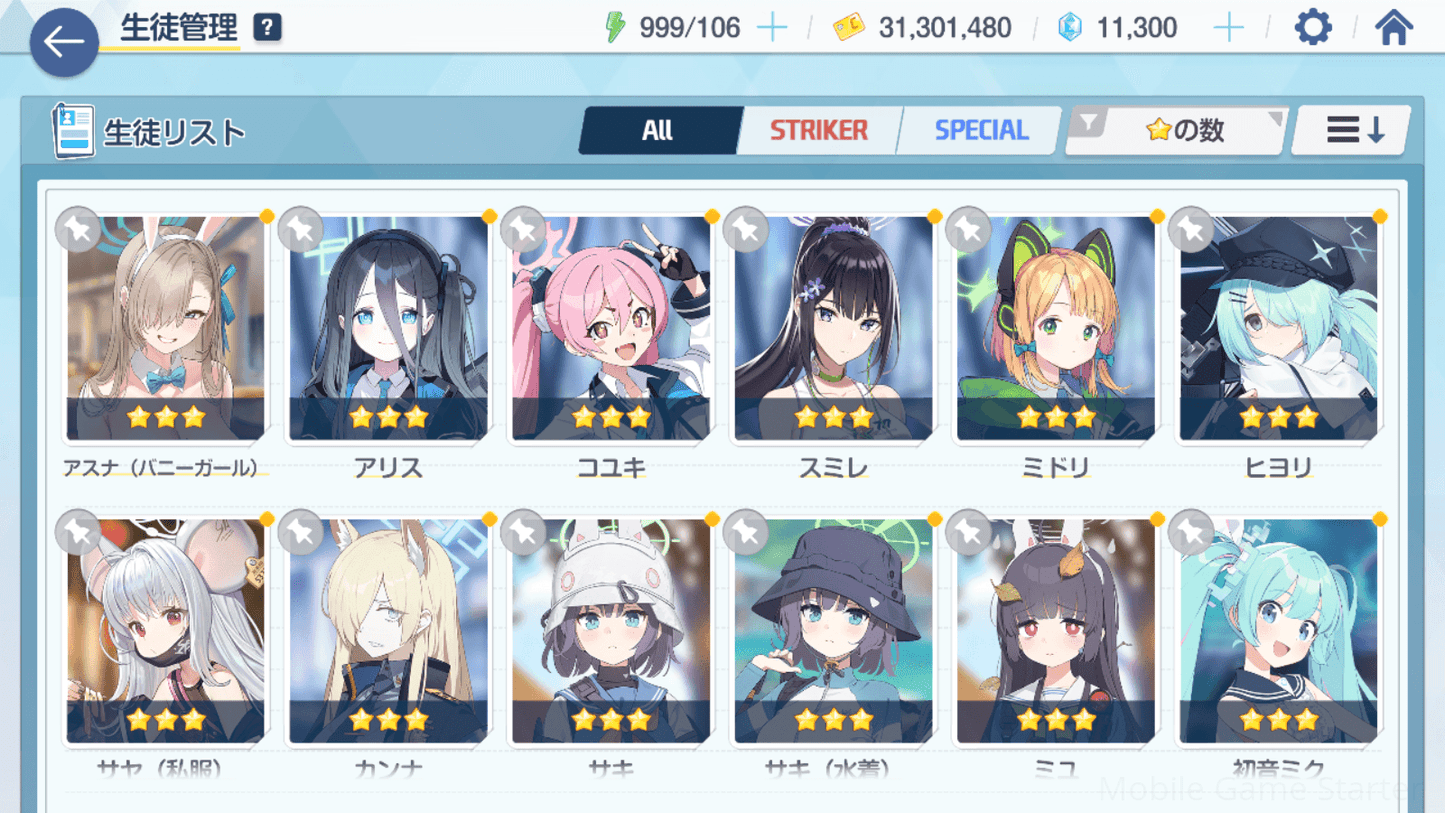Open the 初音ミク student card

click(x=1278, y=631)
